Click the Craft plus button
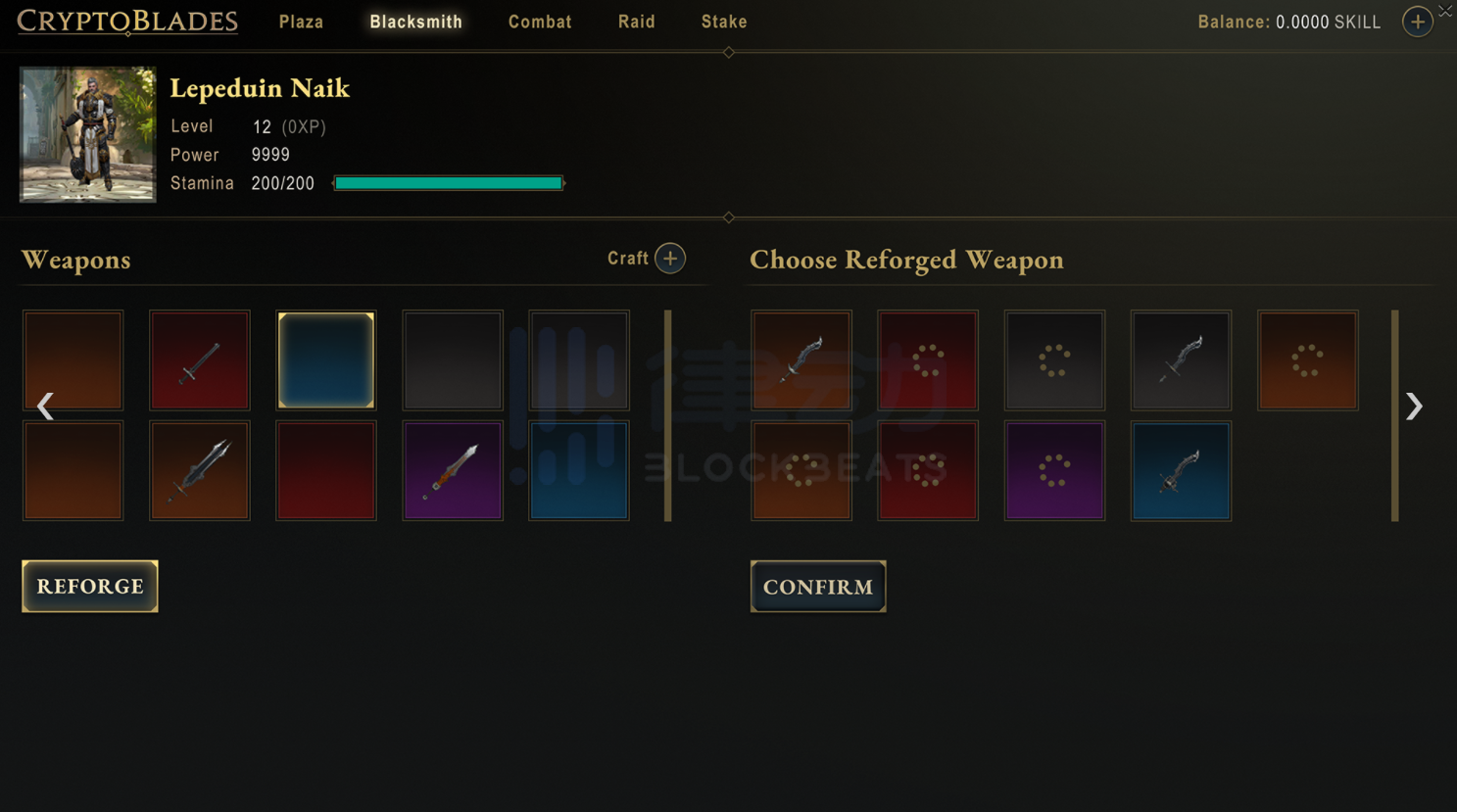This screenshot has height=812, width=1457. [x=670, y=259]
